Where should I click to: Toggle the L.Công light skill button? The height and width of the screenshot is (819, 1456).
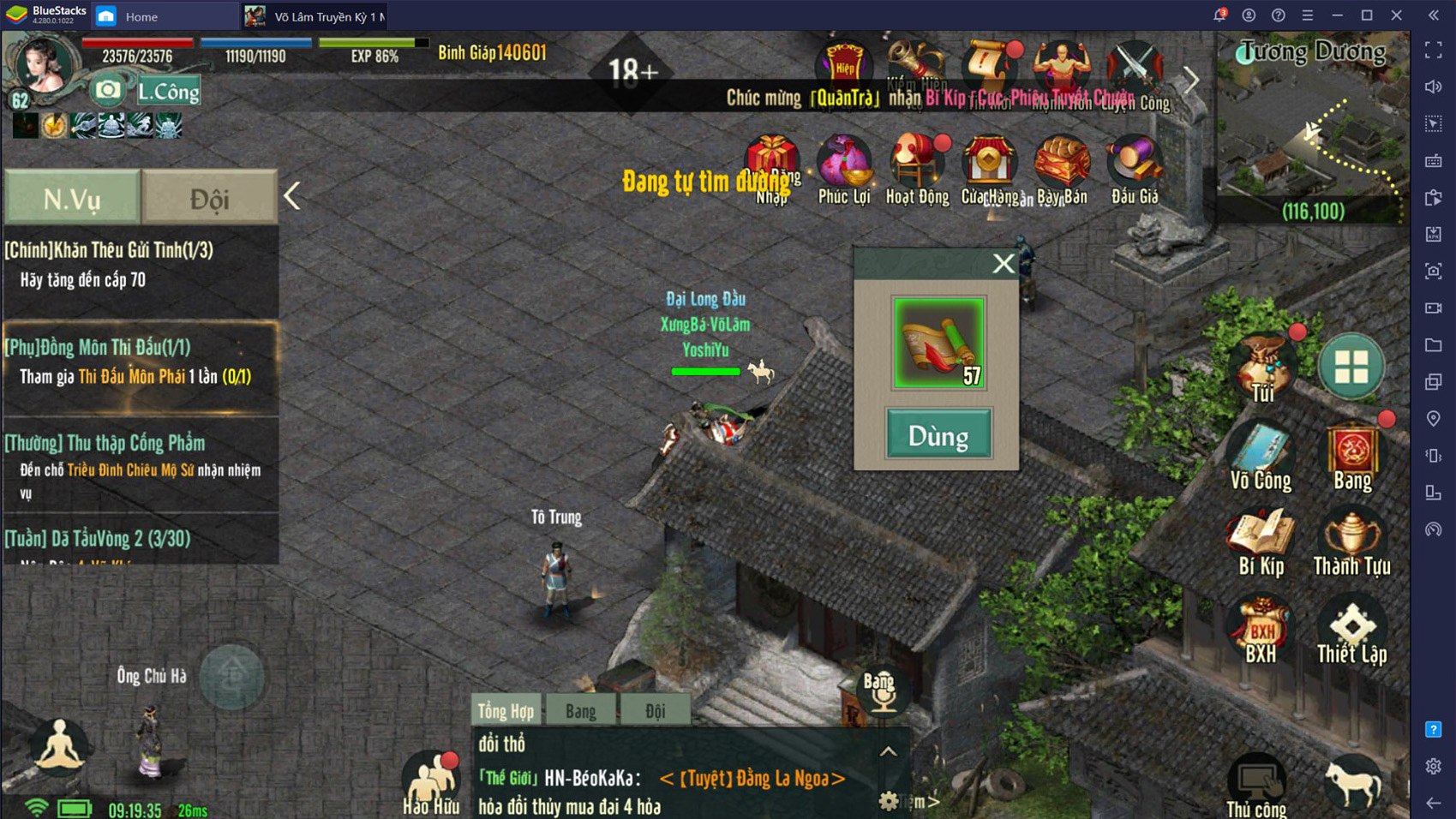pos(169,91)
